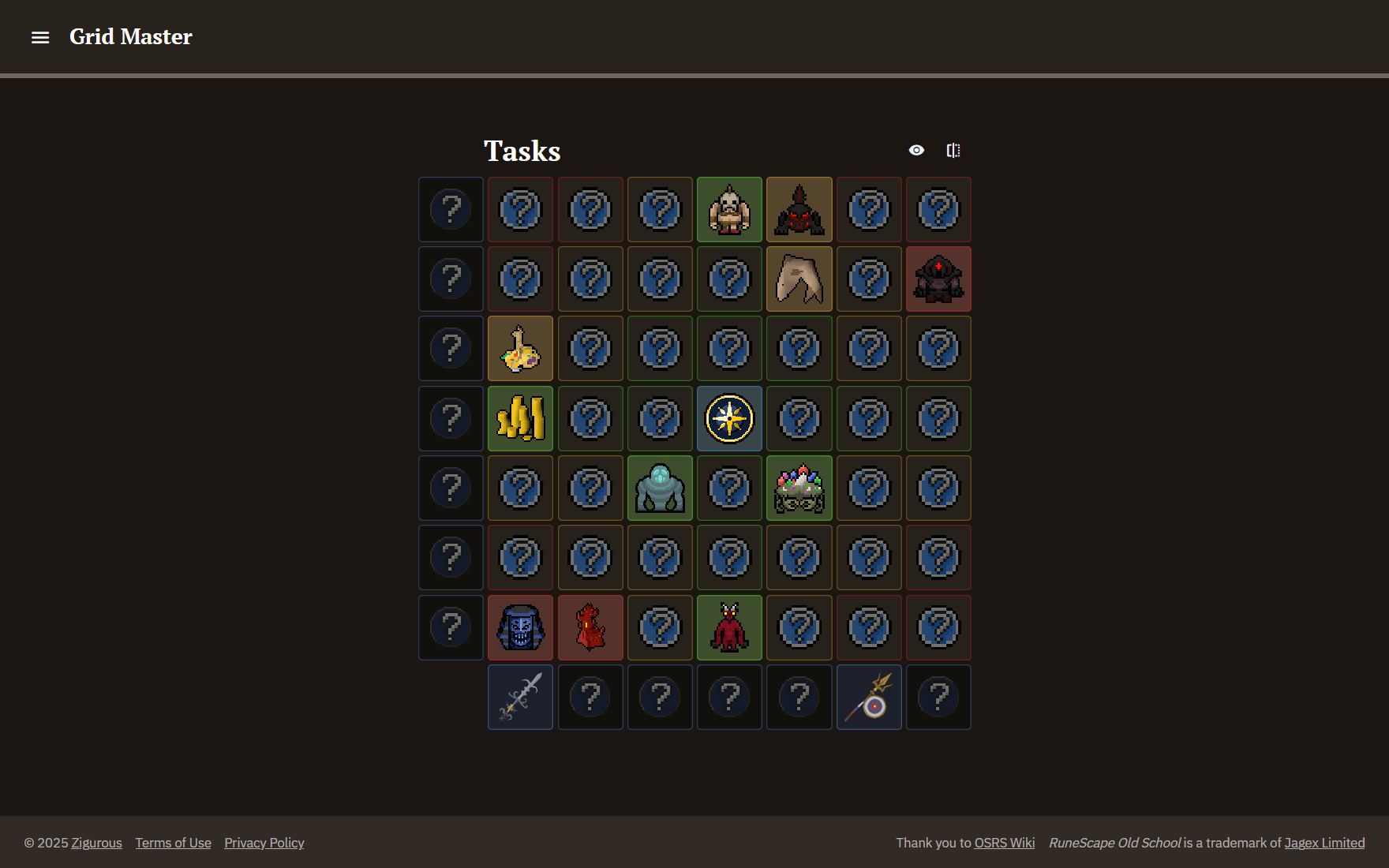Click the flip layout icon beside the eye

tap(953, 150)
